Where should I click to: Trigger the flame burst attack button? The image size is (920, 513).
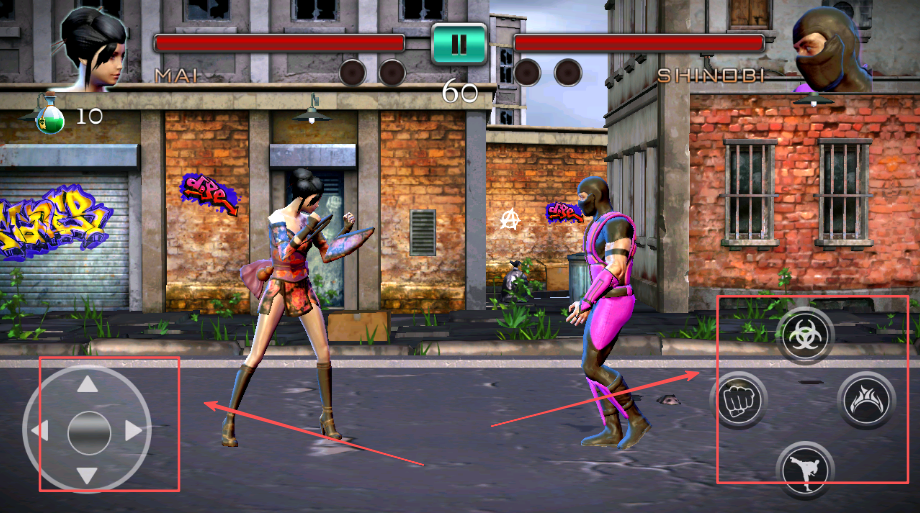click(866, 399)
